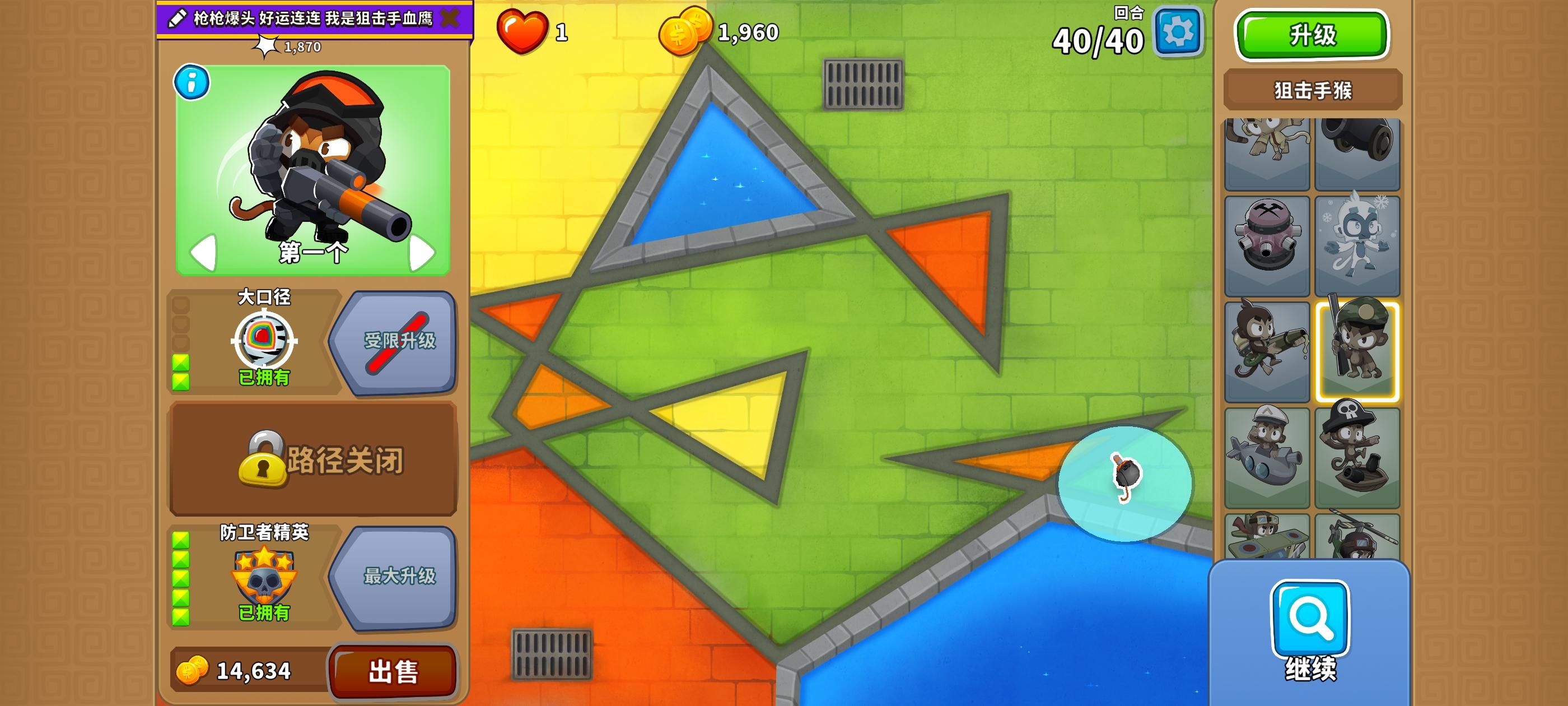Viewport: 1568px width, 706px height.
Task: Select the Bomb Shooter cannon icon
Action: pos(1358,152)
